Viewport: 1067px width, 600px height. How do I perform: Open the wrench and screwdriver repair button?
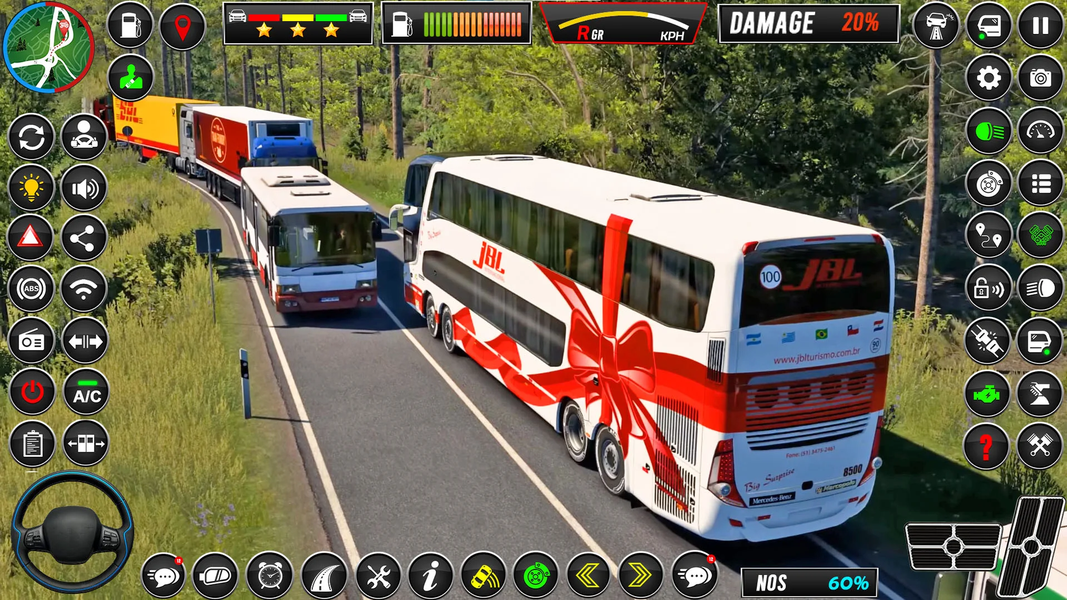[378, 575]
